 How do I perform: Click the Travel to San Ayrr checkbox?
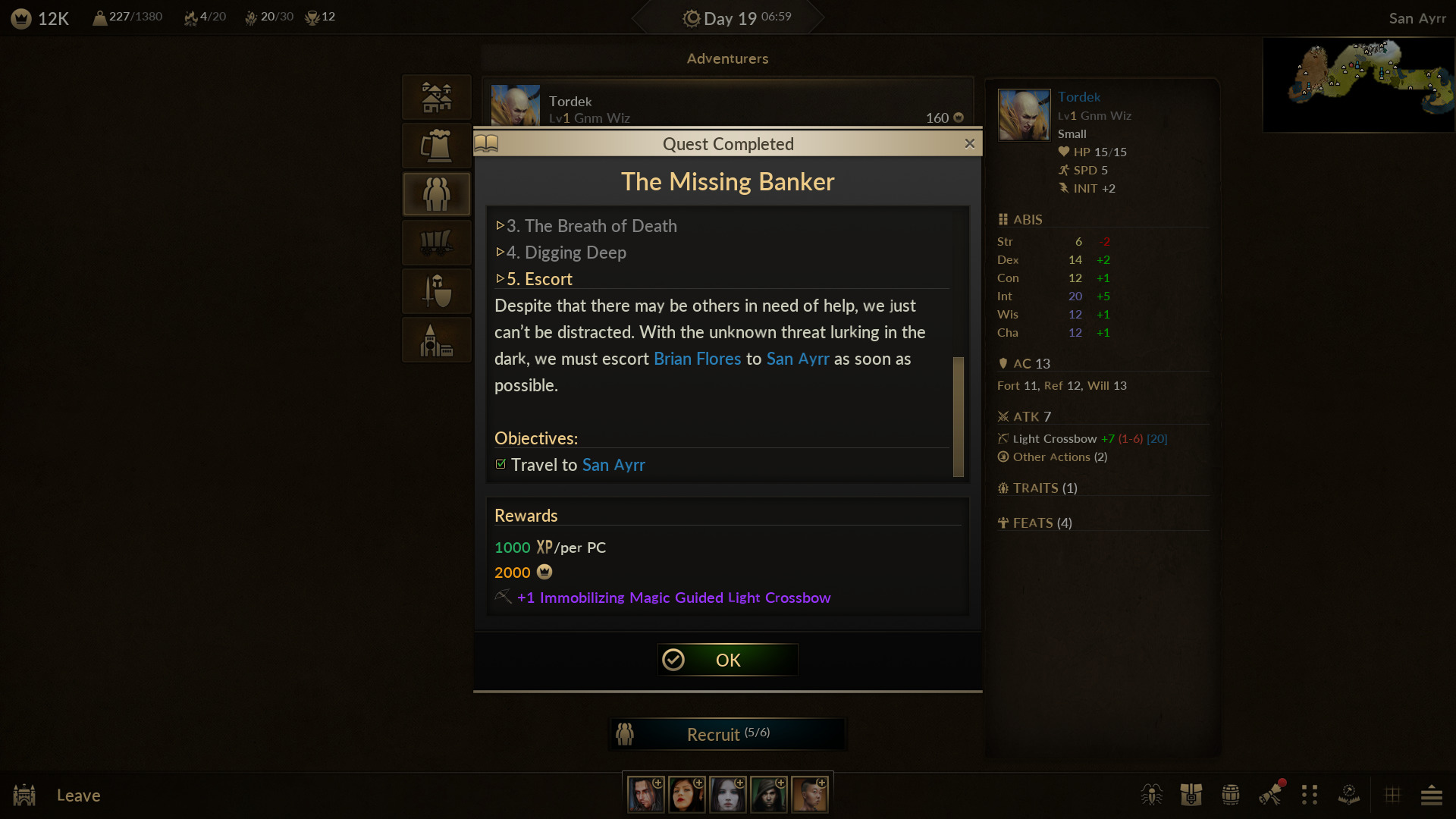(x=500, y=464)
